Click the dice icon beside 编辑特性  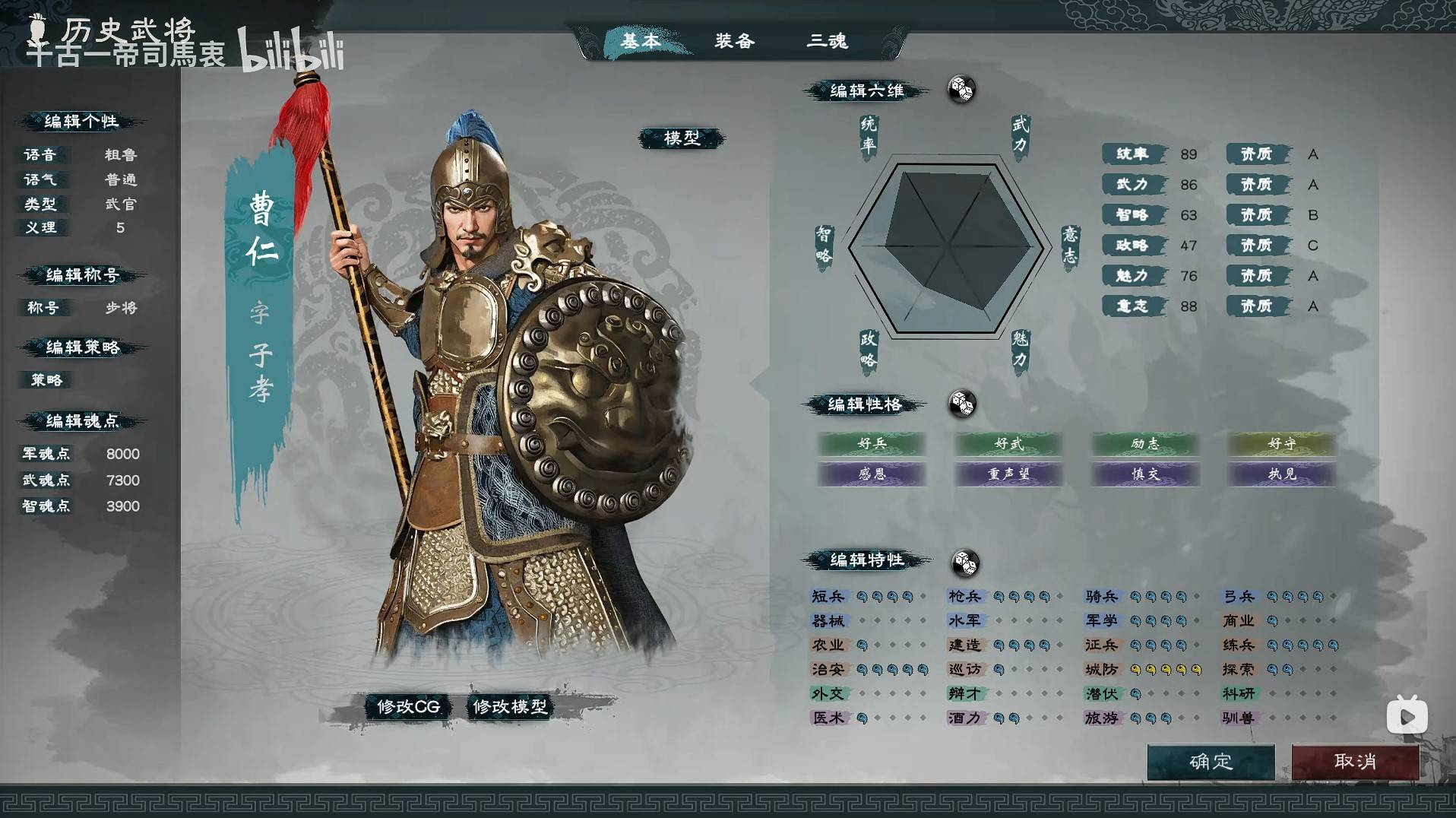point(965,563)
